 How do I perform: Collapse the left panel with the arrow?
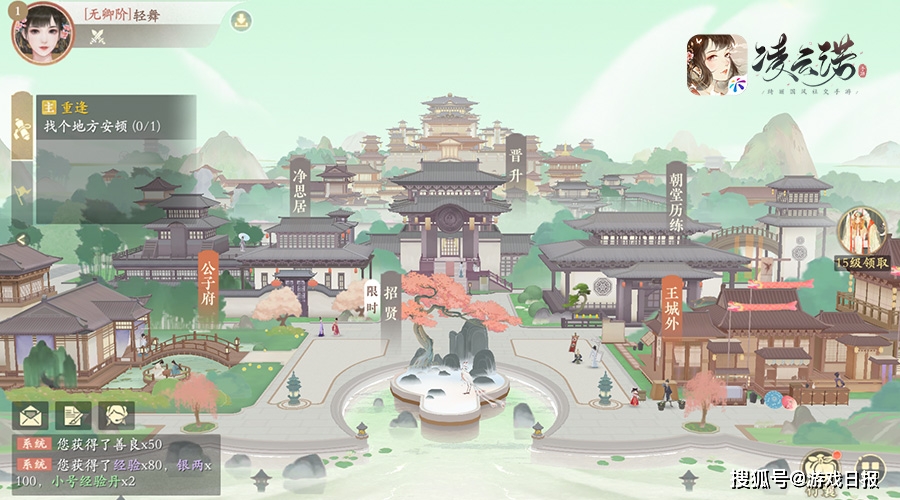pyautogui.click(x=19, y=241)
